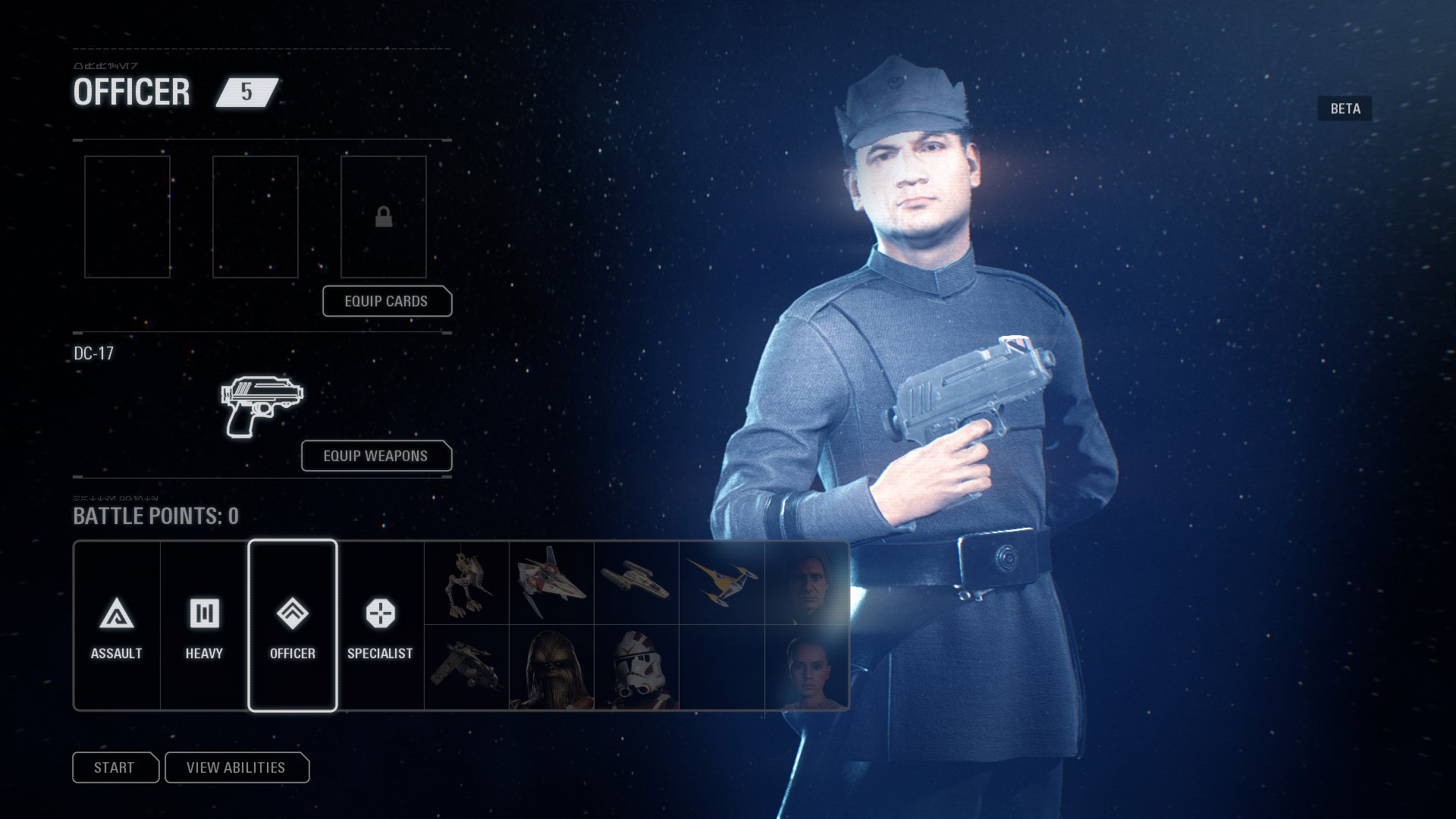Click the locked star card slot
Screen dimensions: 1456x819
tap(384, 217)
